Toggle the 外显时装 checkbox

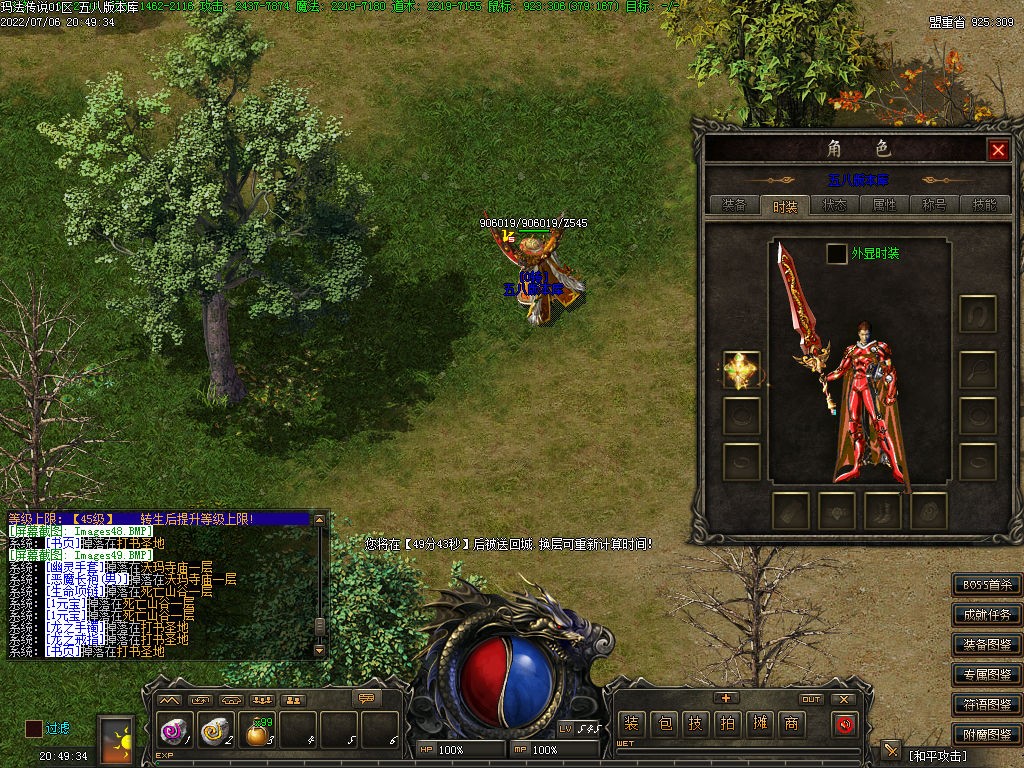click(837, 254)
